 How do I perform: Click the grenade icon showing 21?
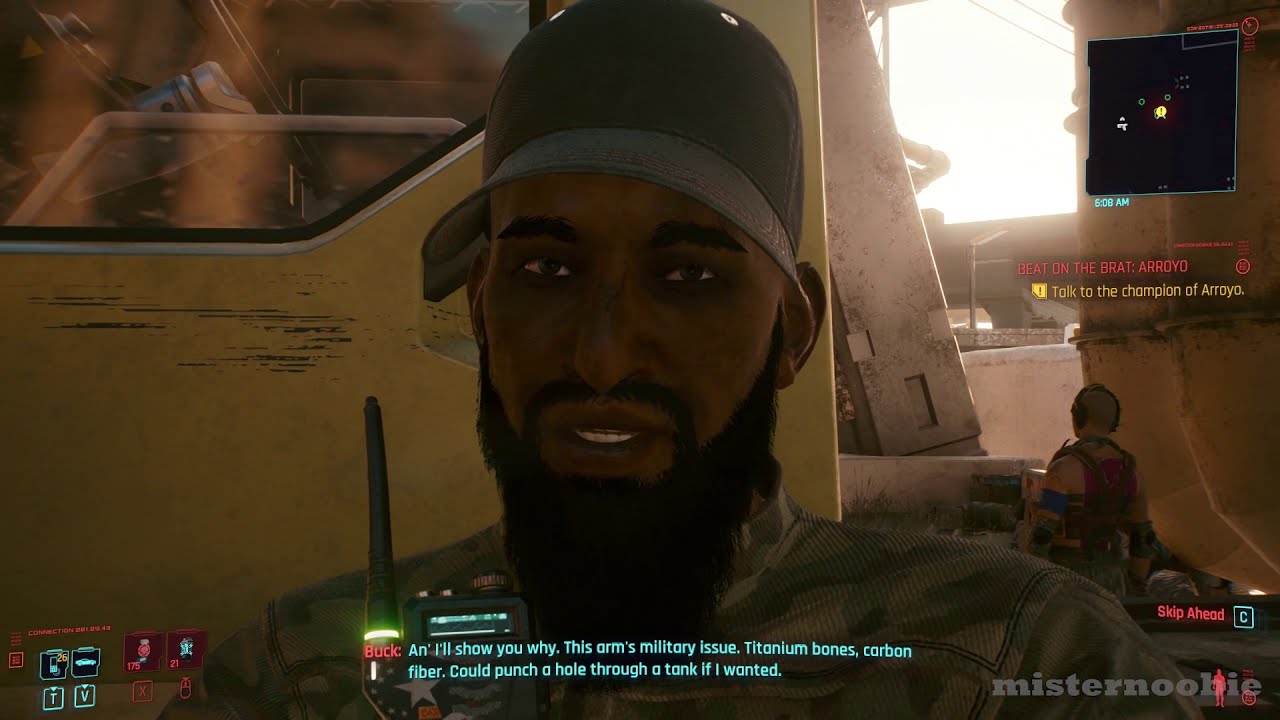click(186, 650)
